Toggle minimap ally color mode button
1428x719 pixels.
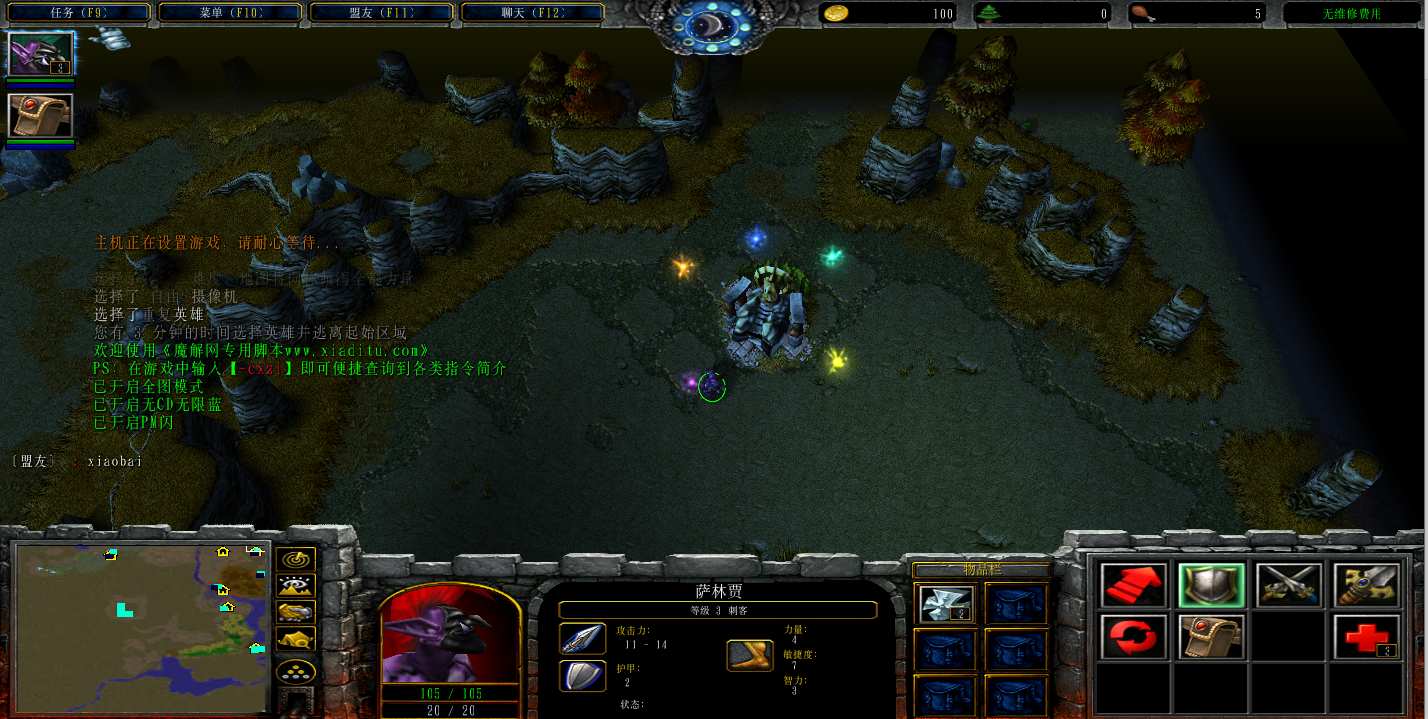pos(296,612)
